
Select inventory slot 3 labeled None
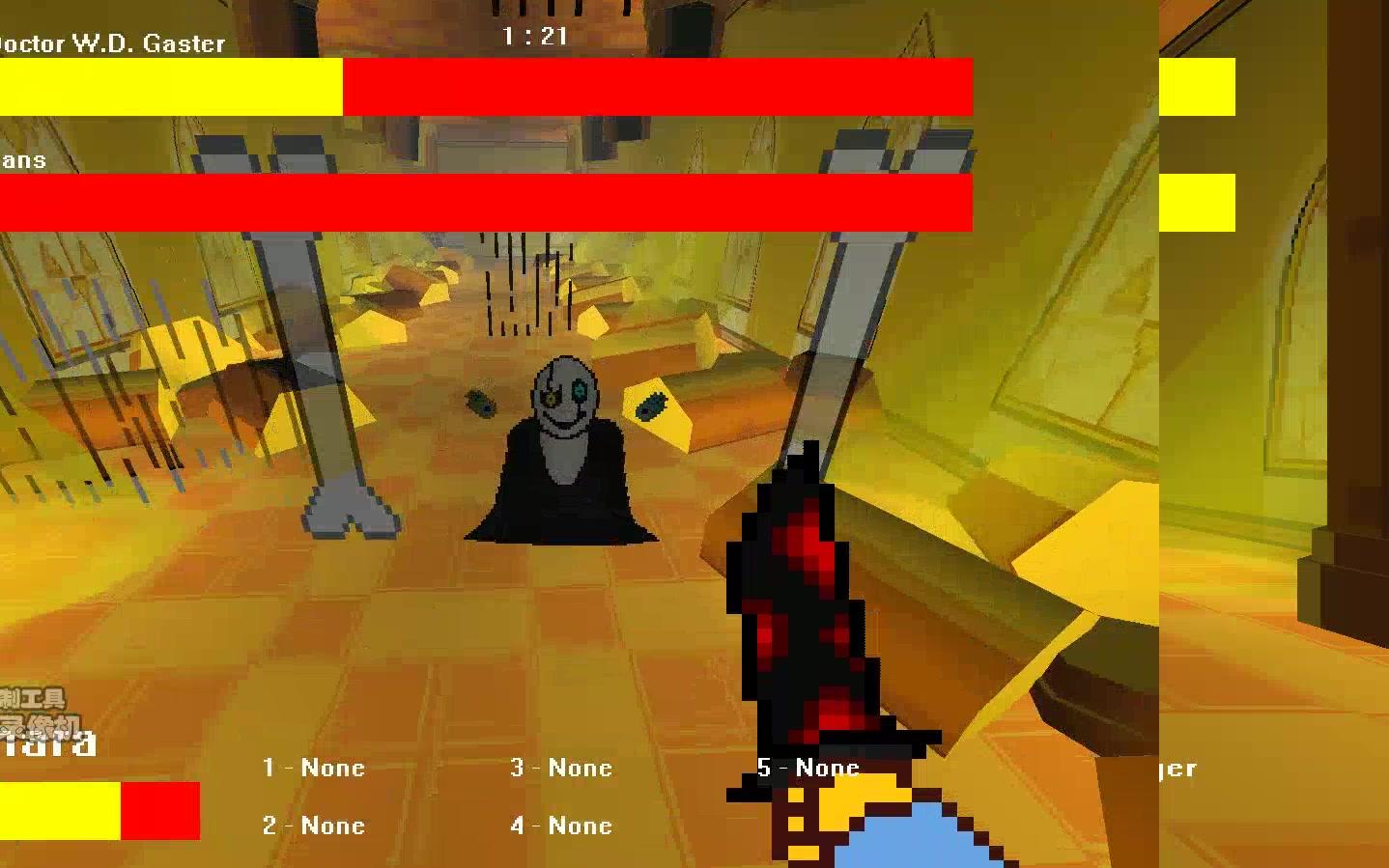[x=561, y=768]
